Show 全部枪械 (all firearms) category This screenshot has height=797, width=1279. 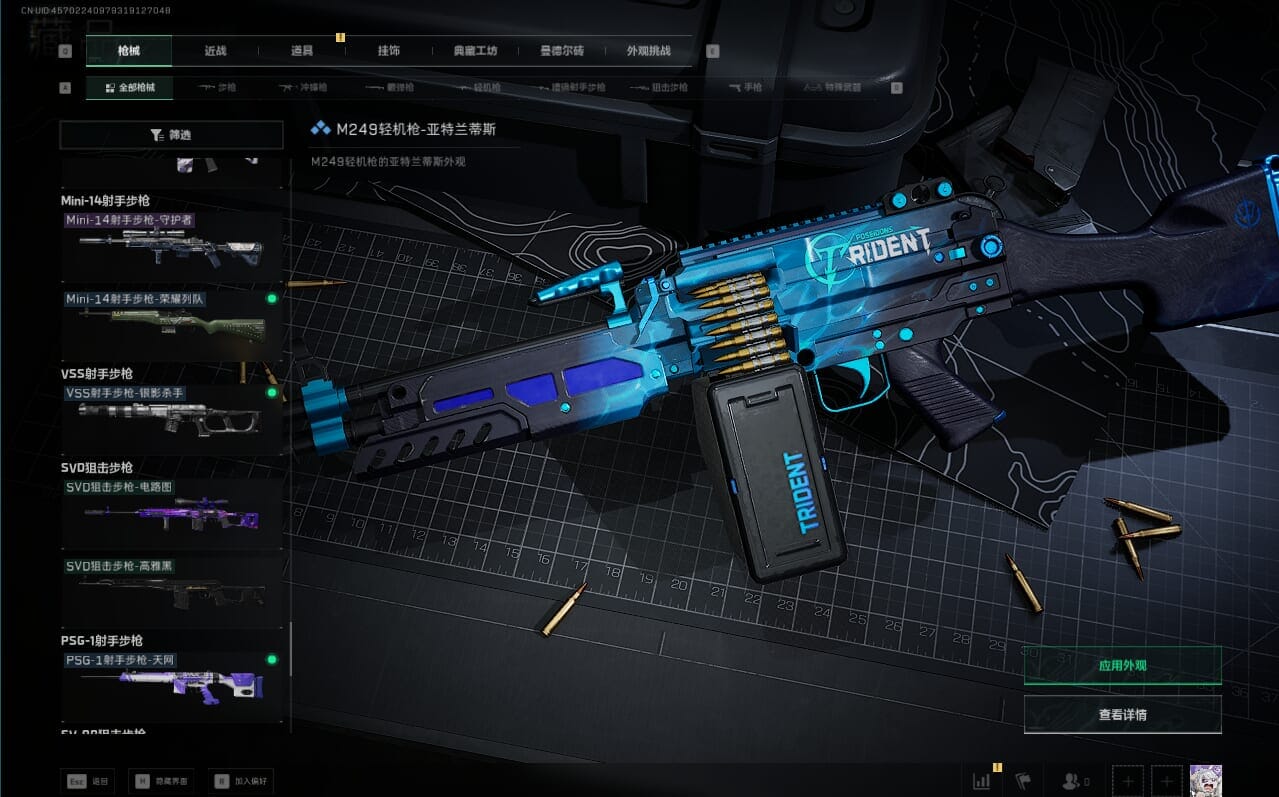(x=129, y=88)
